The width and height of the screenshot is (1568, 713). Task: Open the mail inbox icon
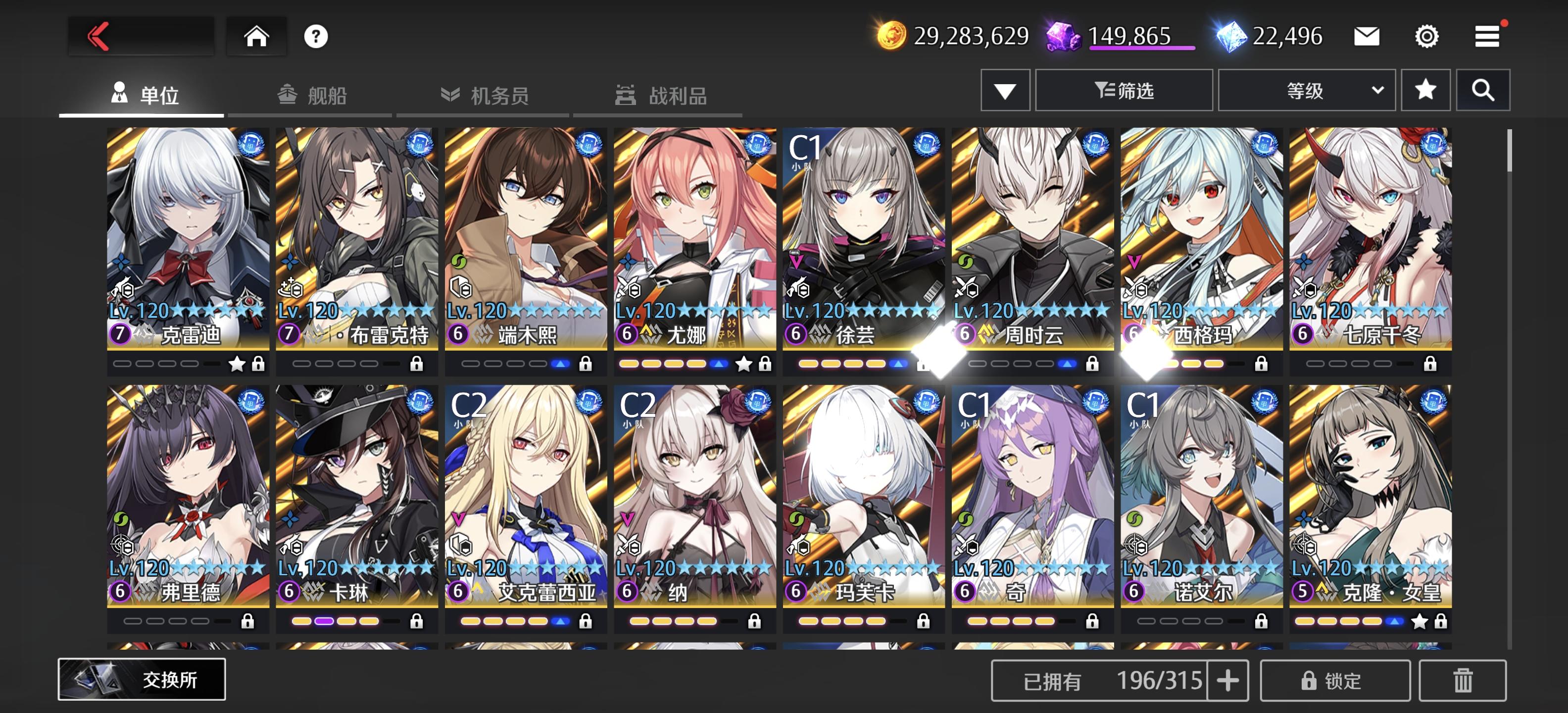click(x=1368, y=37)
